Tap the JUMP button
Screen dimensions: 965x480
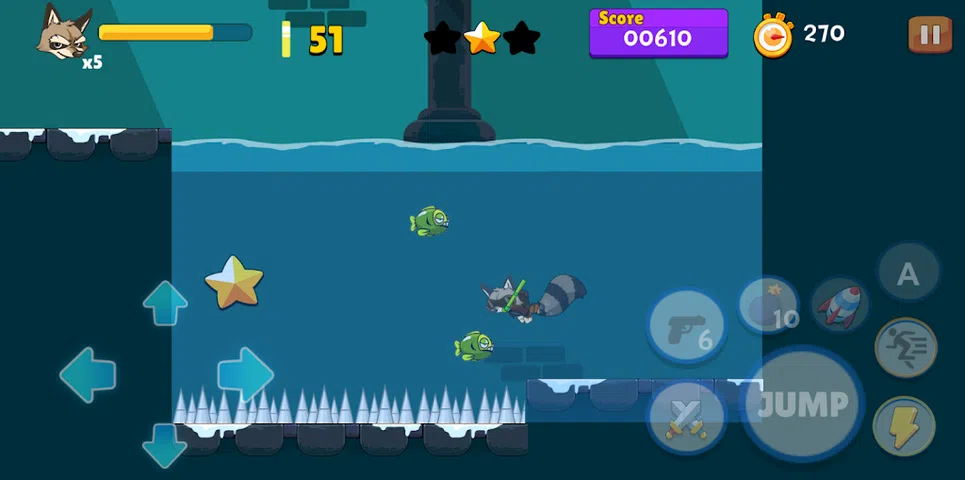pyautogui.click(x=802, y=405)
